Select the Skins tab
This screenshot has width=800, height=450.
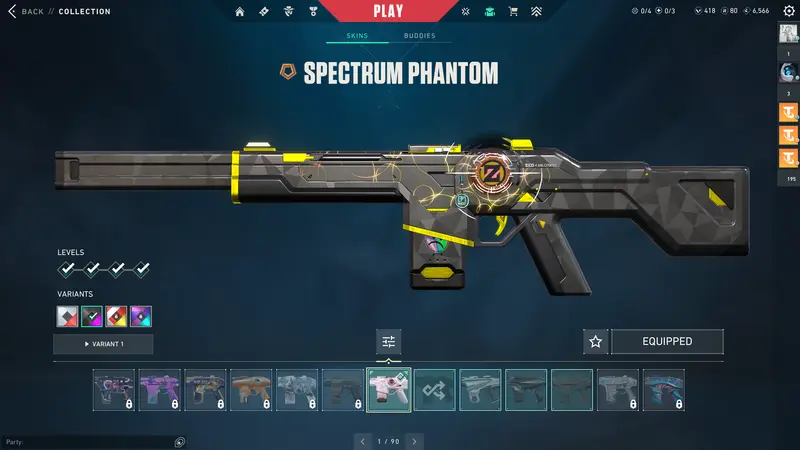pos(357,36)
